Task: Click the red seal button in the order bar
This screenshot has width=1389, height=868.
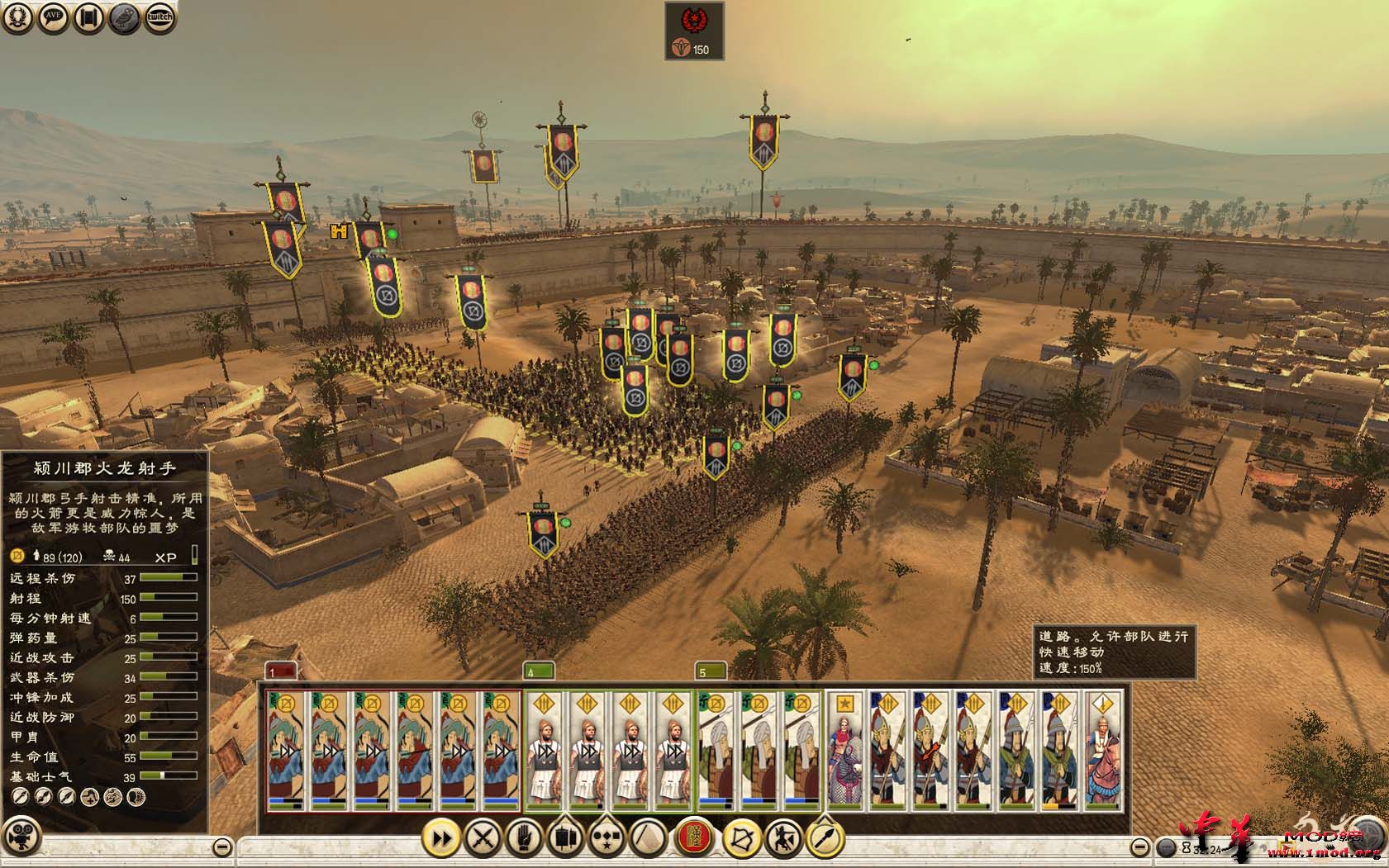Action: click(x=696, y=838)
